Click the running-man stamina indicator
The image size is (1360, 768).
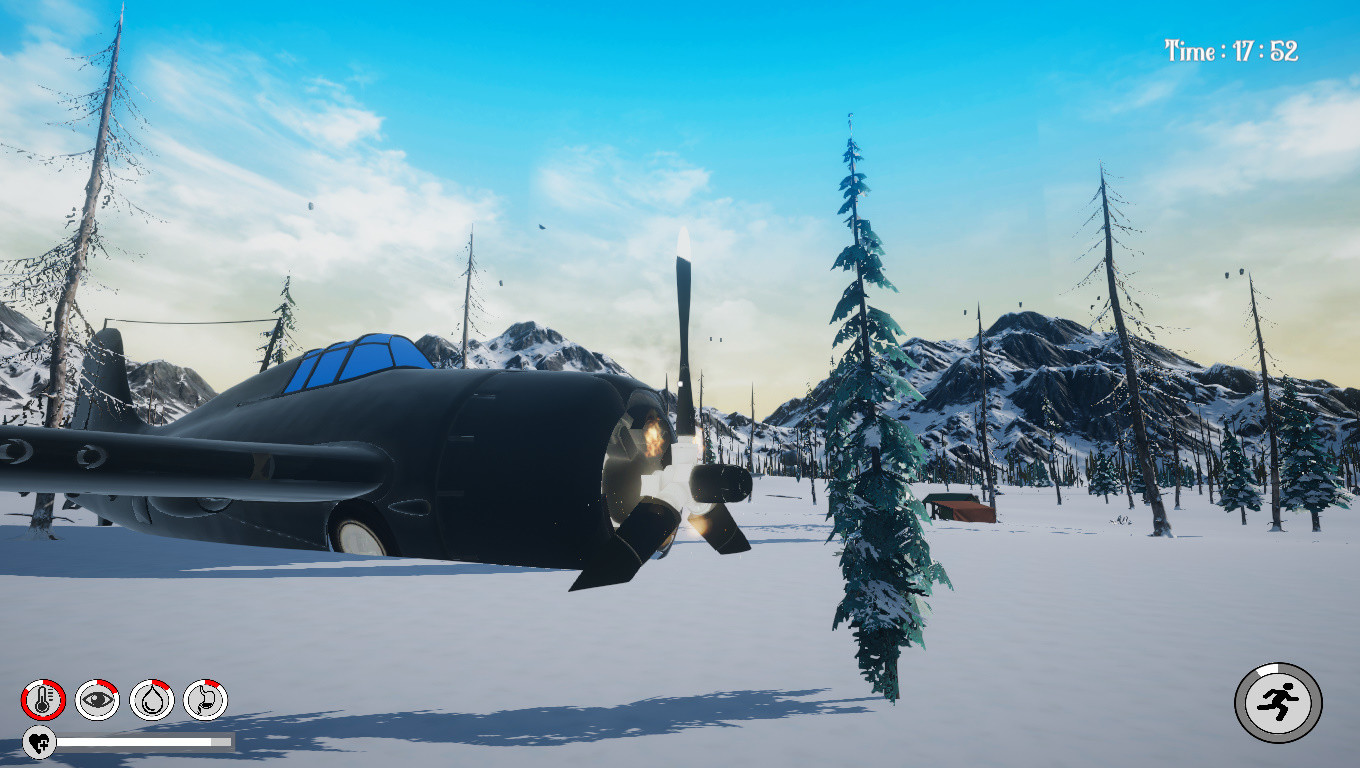point(1277,701)
